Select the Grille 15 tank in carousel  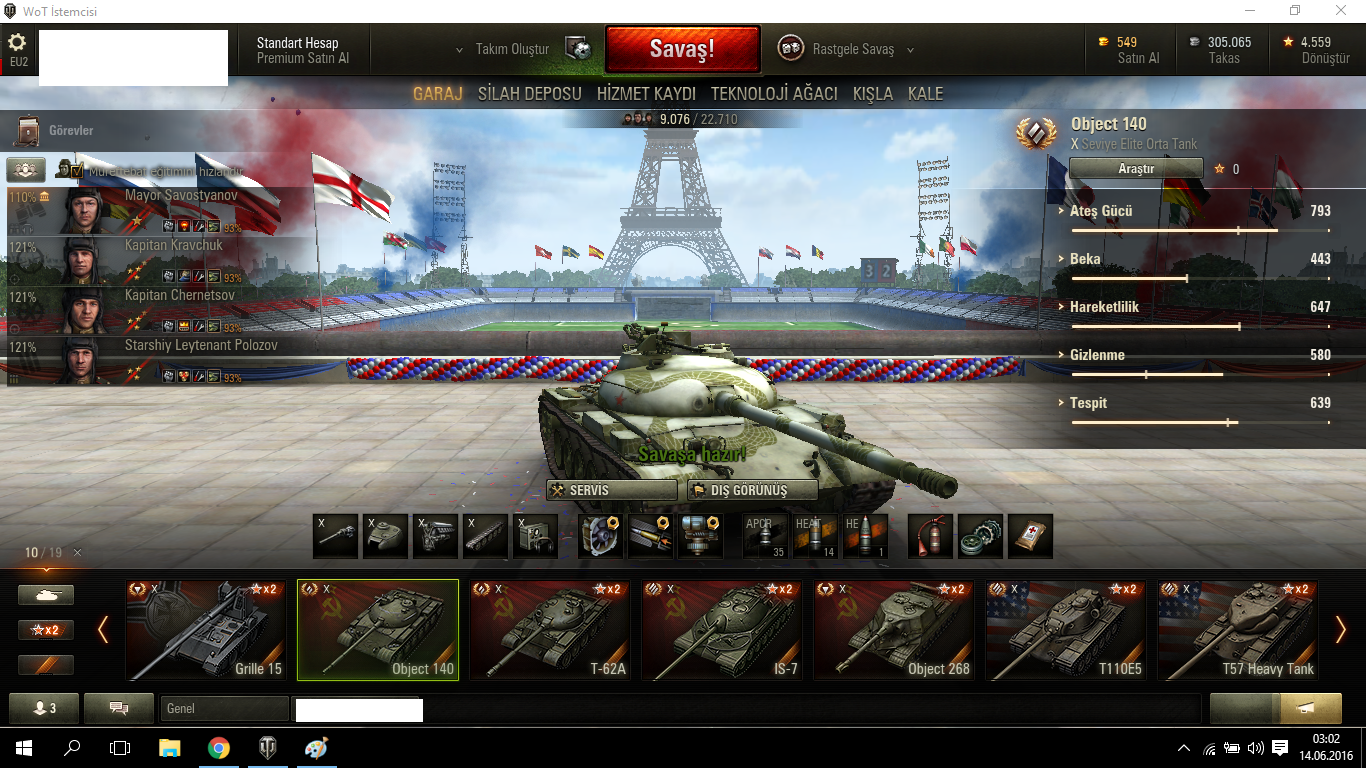click(205, 630)
